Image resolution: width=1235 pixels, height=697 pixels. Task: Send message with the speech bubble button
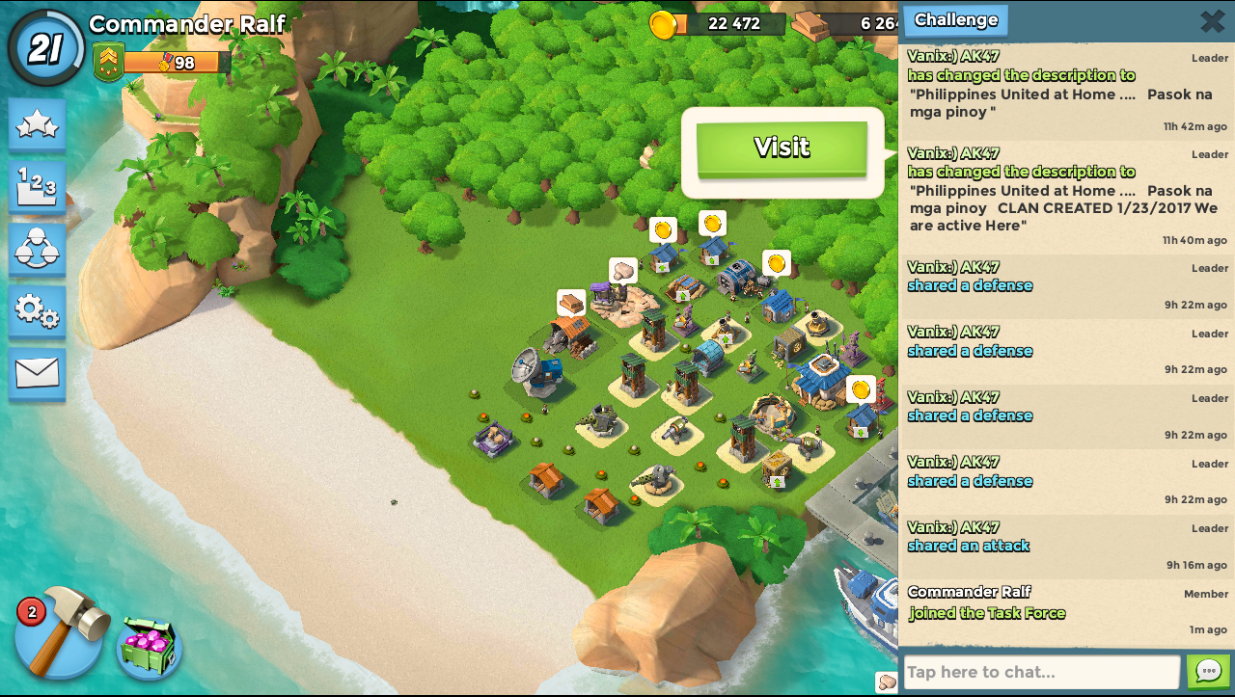(1208, 671)
